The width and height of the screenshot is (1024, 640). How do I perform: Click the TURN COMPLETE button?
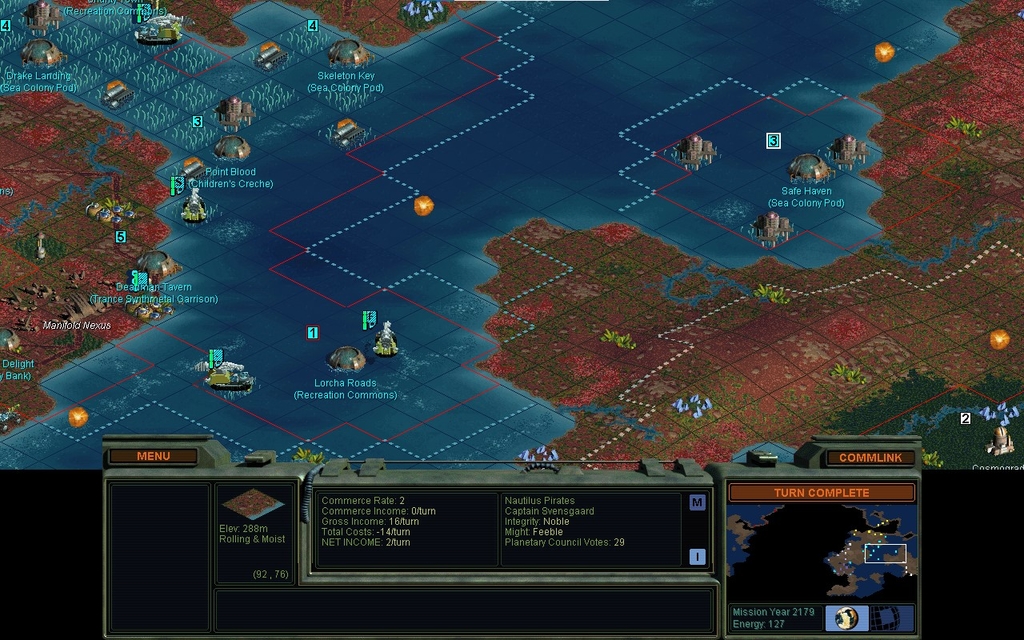click(821, 493)
